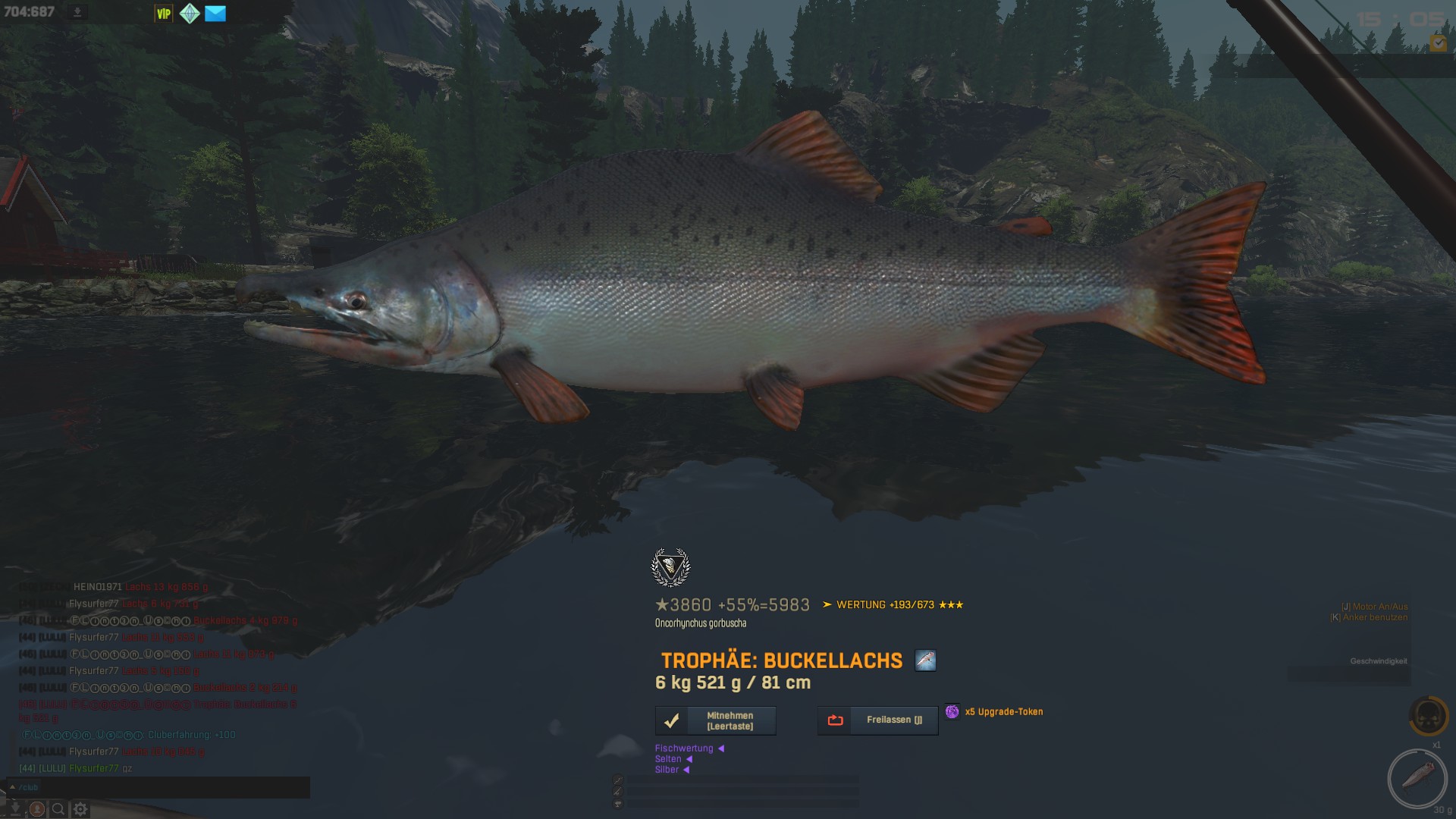Click the download arrow beside the coordinates

(x=77, y=12)
